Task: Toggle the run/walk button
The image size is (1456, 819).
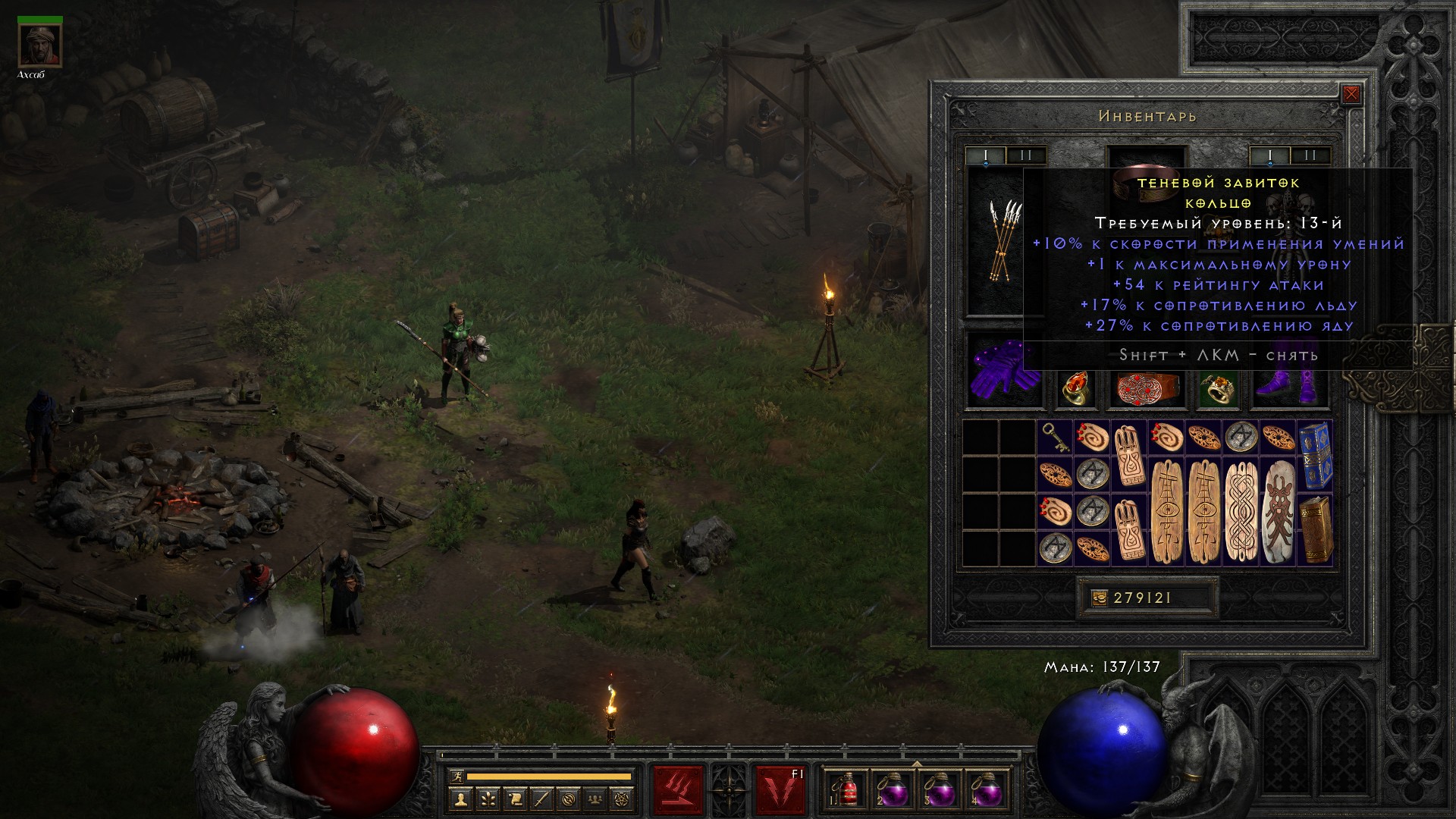Action: tap(456, 777)
